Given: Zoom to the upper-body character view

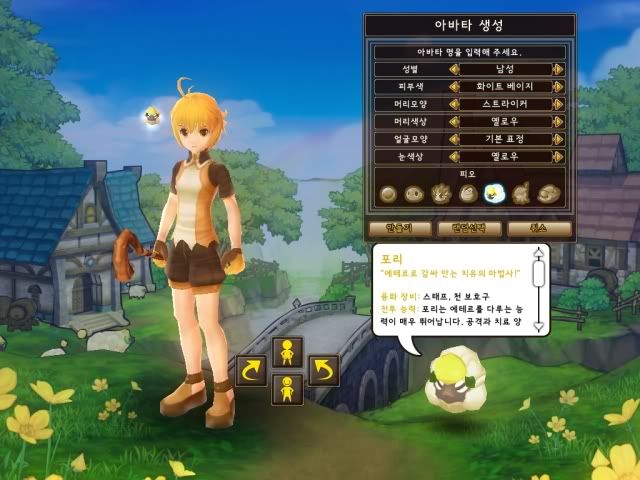Looking at the screenshot, I should click(287, 353).
